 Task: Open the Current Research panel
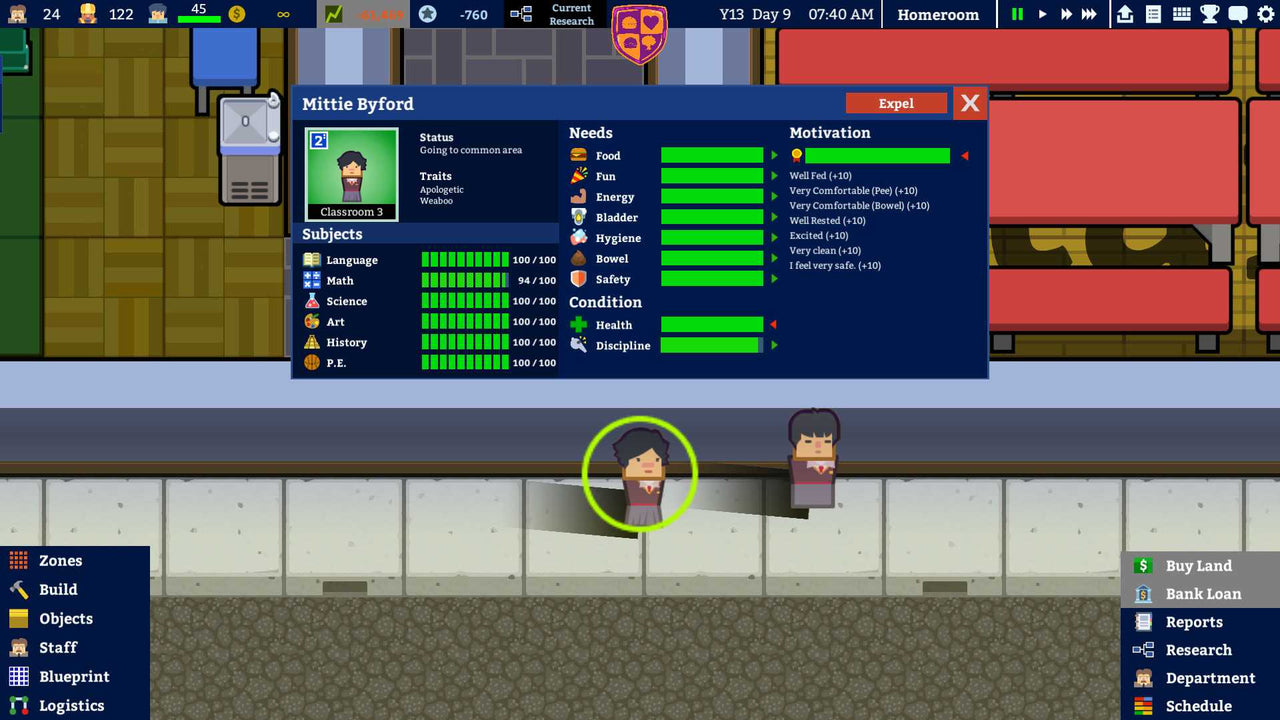[x=556, y=14]
